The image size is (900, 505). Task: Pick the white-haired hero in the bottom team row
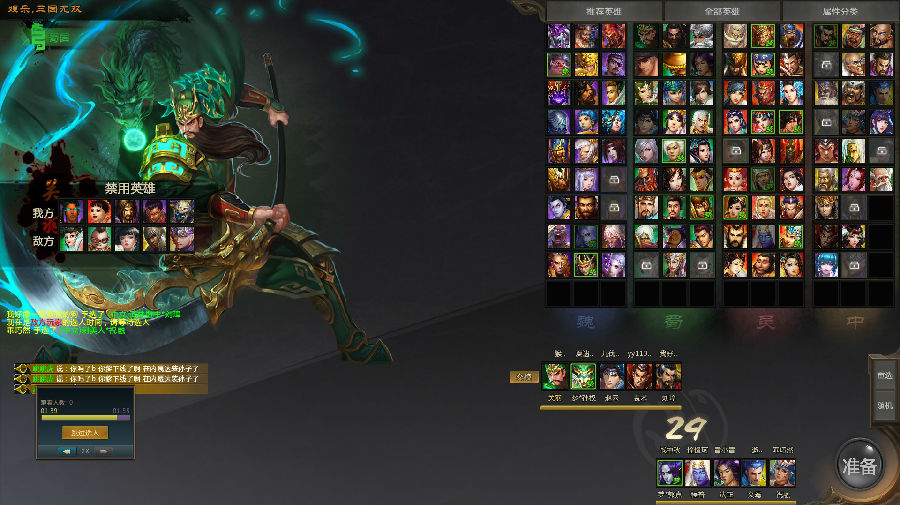click(697, 473)
